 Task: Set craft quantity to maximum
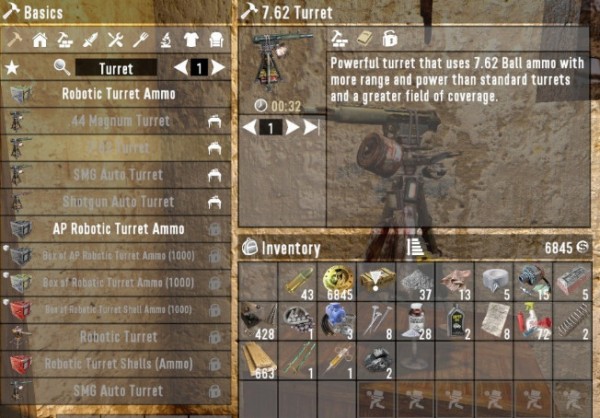click(312, 128)
